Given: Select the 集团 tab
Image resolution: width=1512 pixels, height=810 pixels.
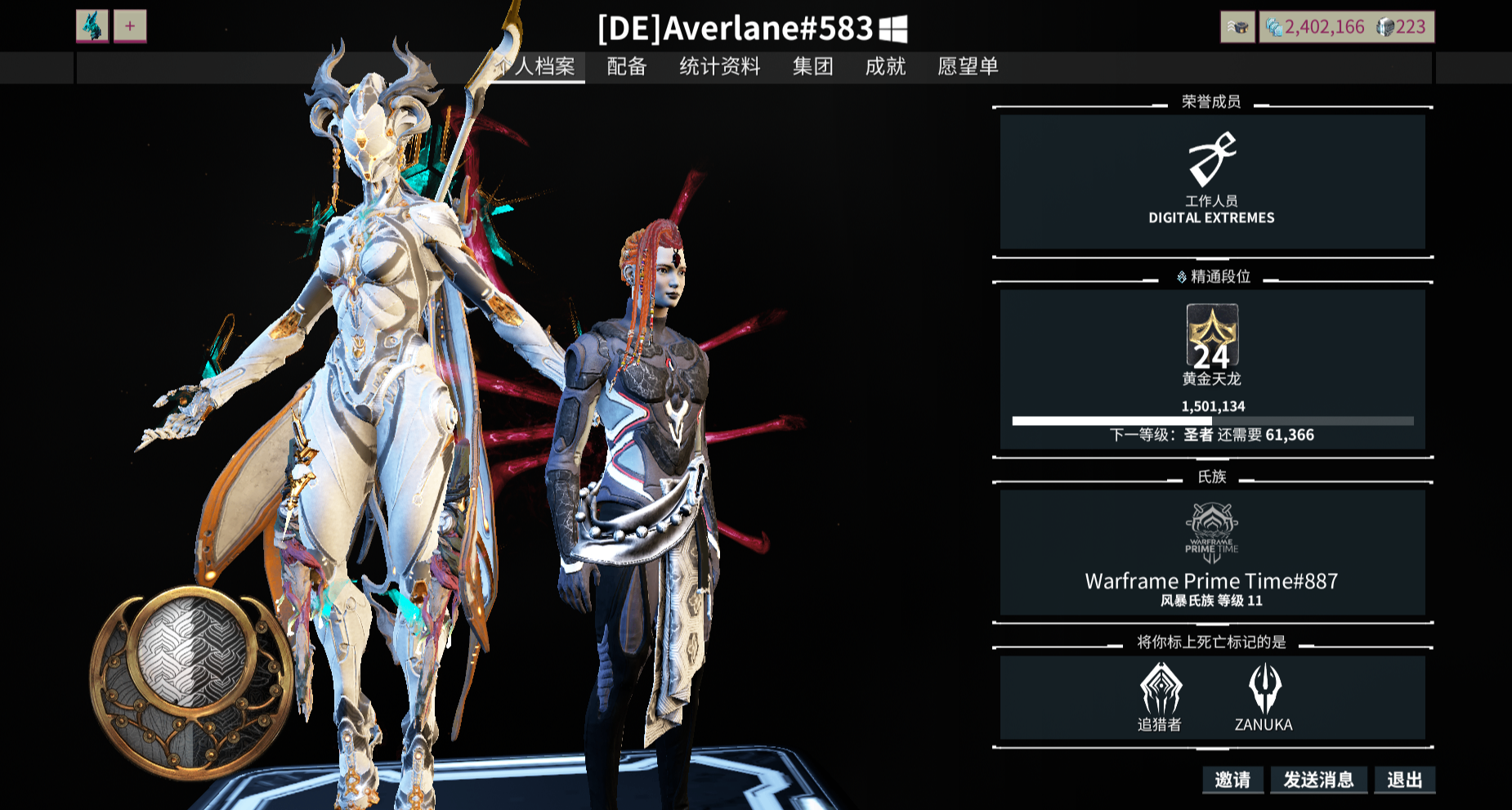Looking at the screenshot, I should tap(812, 66).
